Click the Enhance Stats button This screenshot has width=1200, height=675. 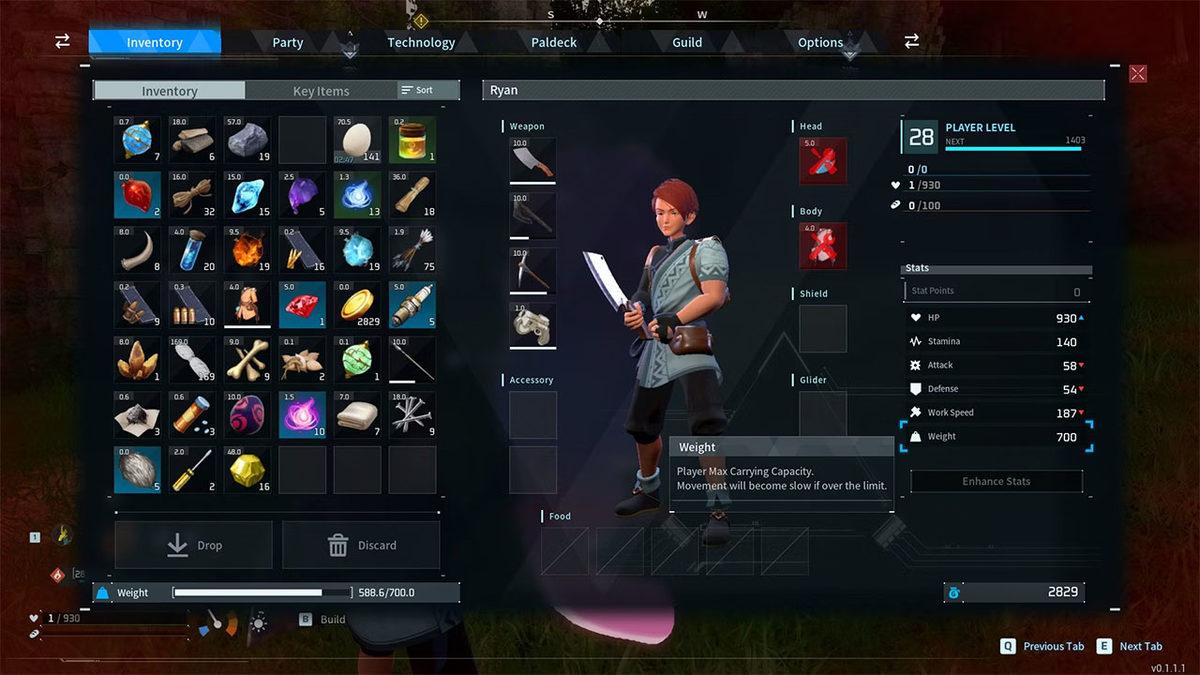[996, 481]
